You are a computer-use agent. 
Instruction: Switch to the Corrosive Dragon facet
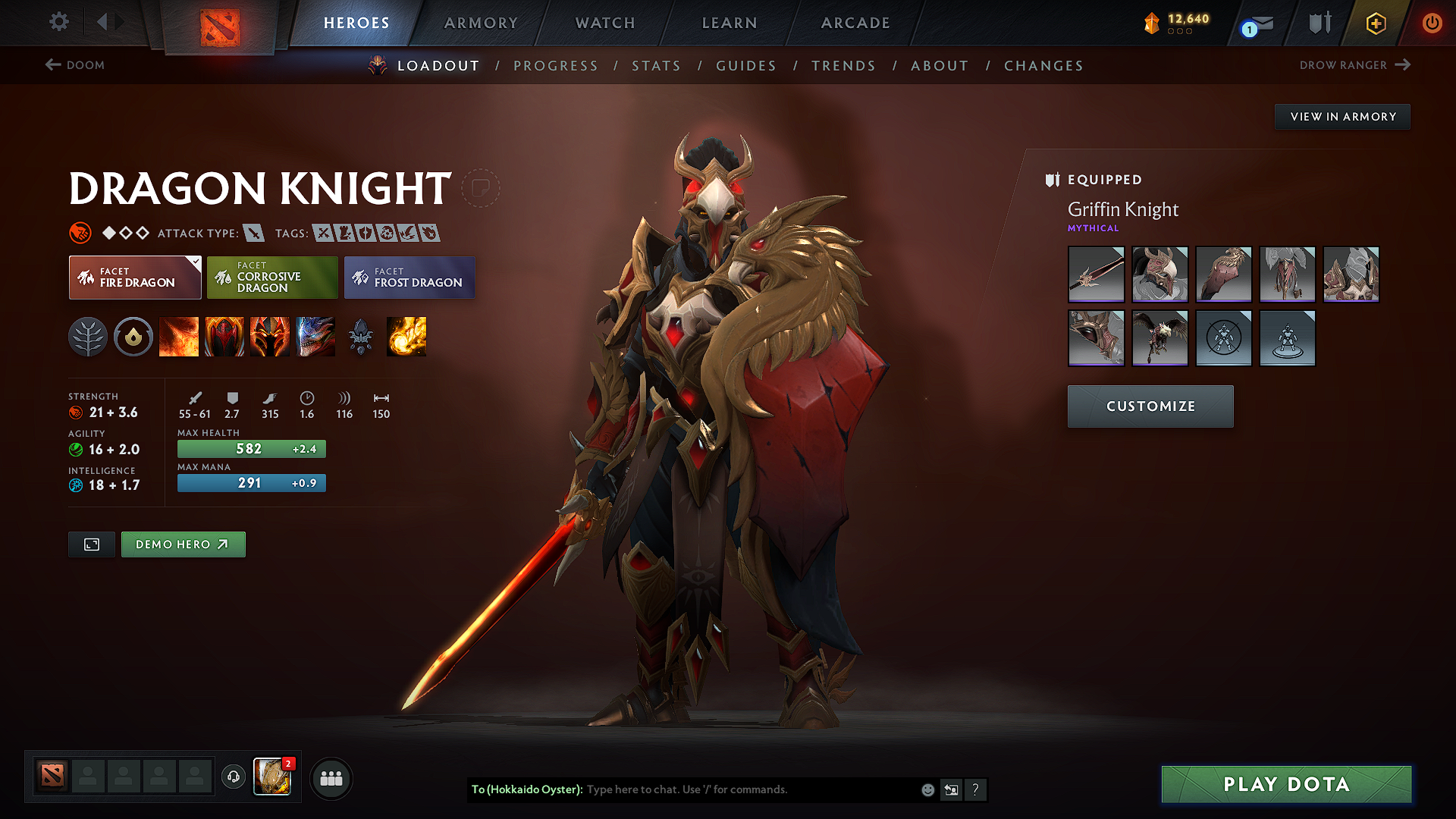click(x=271, y=278)
